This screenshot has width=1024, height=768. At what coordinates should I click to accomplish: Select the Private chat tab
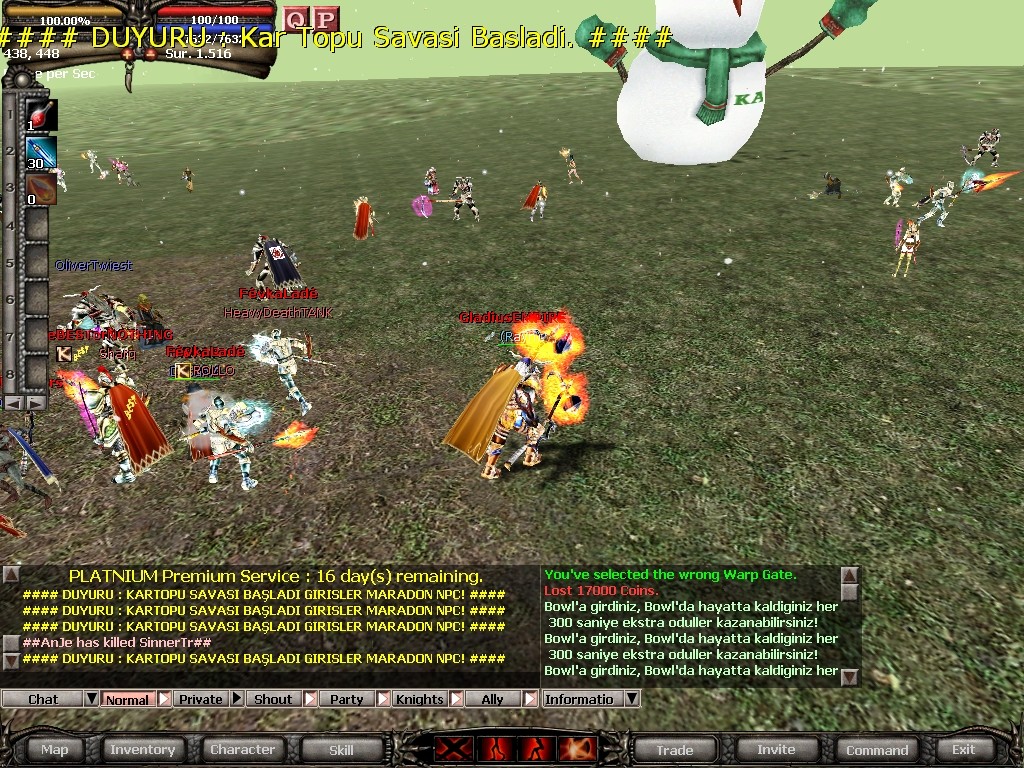201,699
